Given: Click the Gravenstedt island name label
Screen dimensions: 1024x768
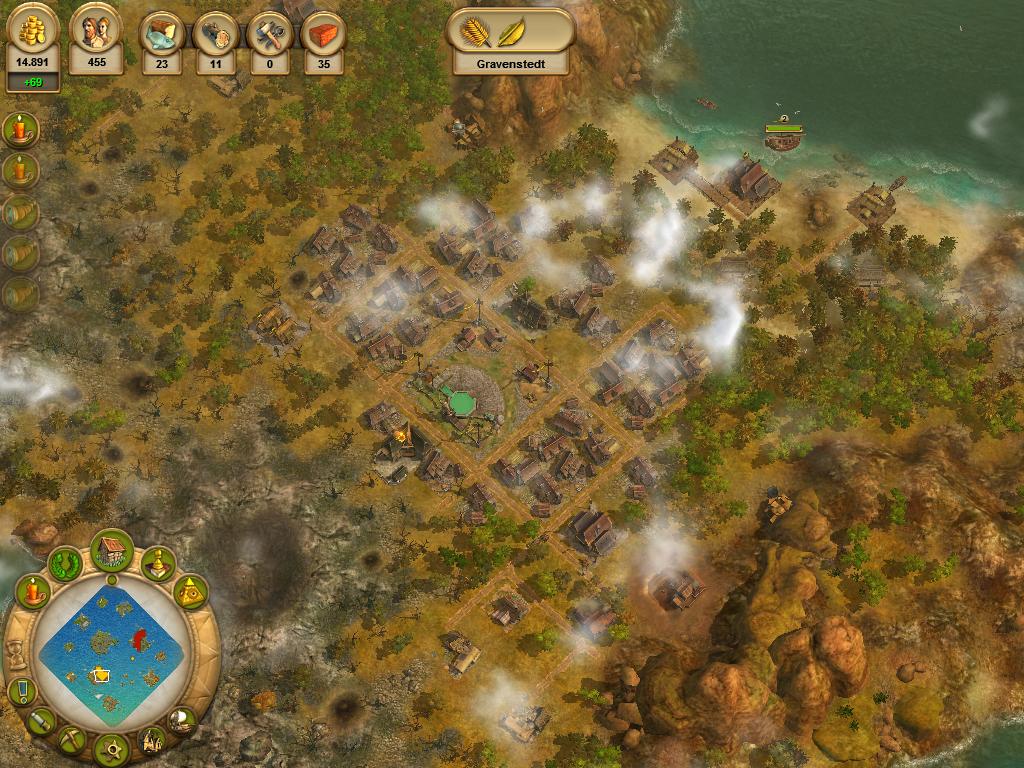Looking at the screenshot, I should click(510, 62).
